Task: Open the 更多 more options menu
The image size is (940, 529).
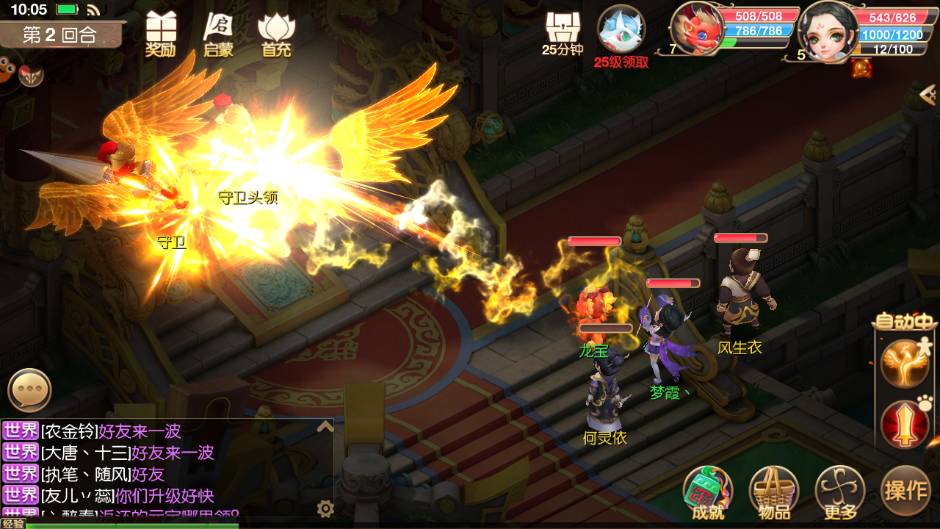Action: click(839, 491)
